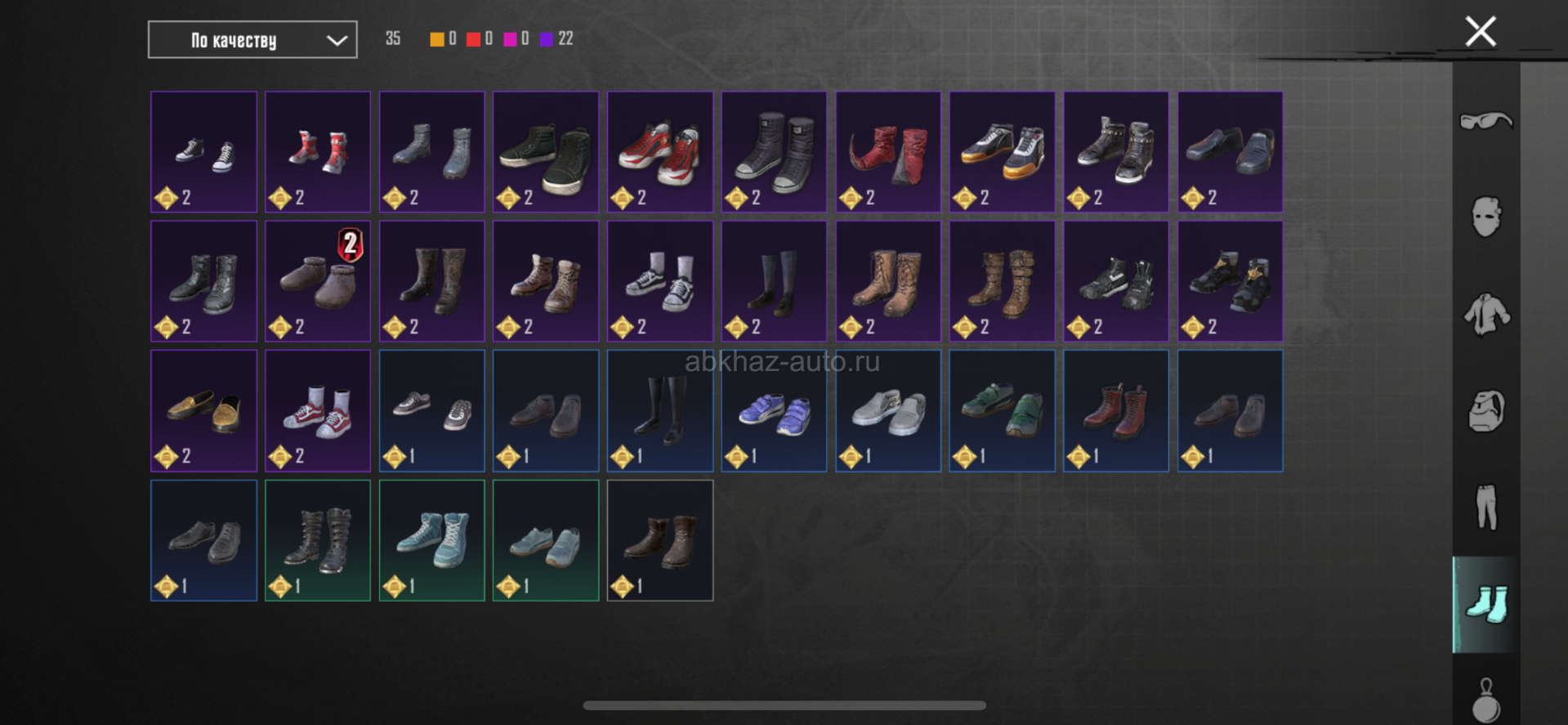Select the light blue high-top sneakers
This screenshot has width=1568, height=725.
pyautogui.click(x=432, y=540)
